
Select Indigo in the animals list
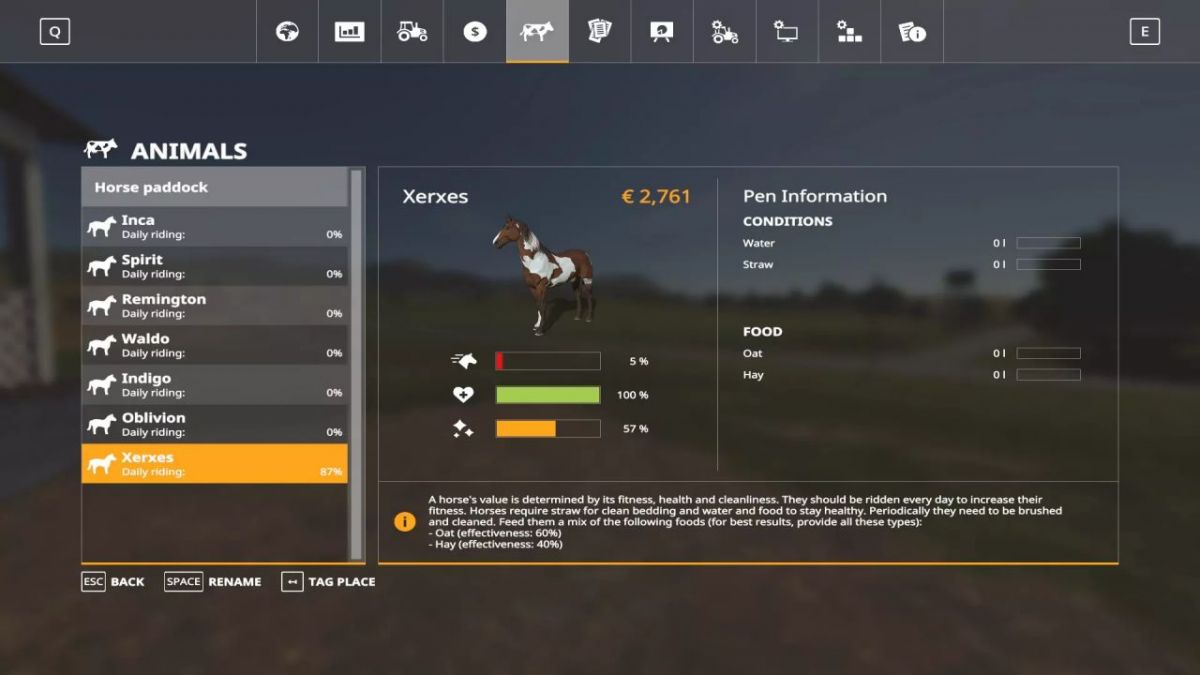click(x=214, y=385)
